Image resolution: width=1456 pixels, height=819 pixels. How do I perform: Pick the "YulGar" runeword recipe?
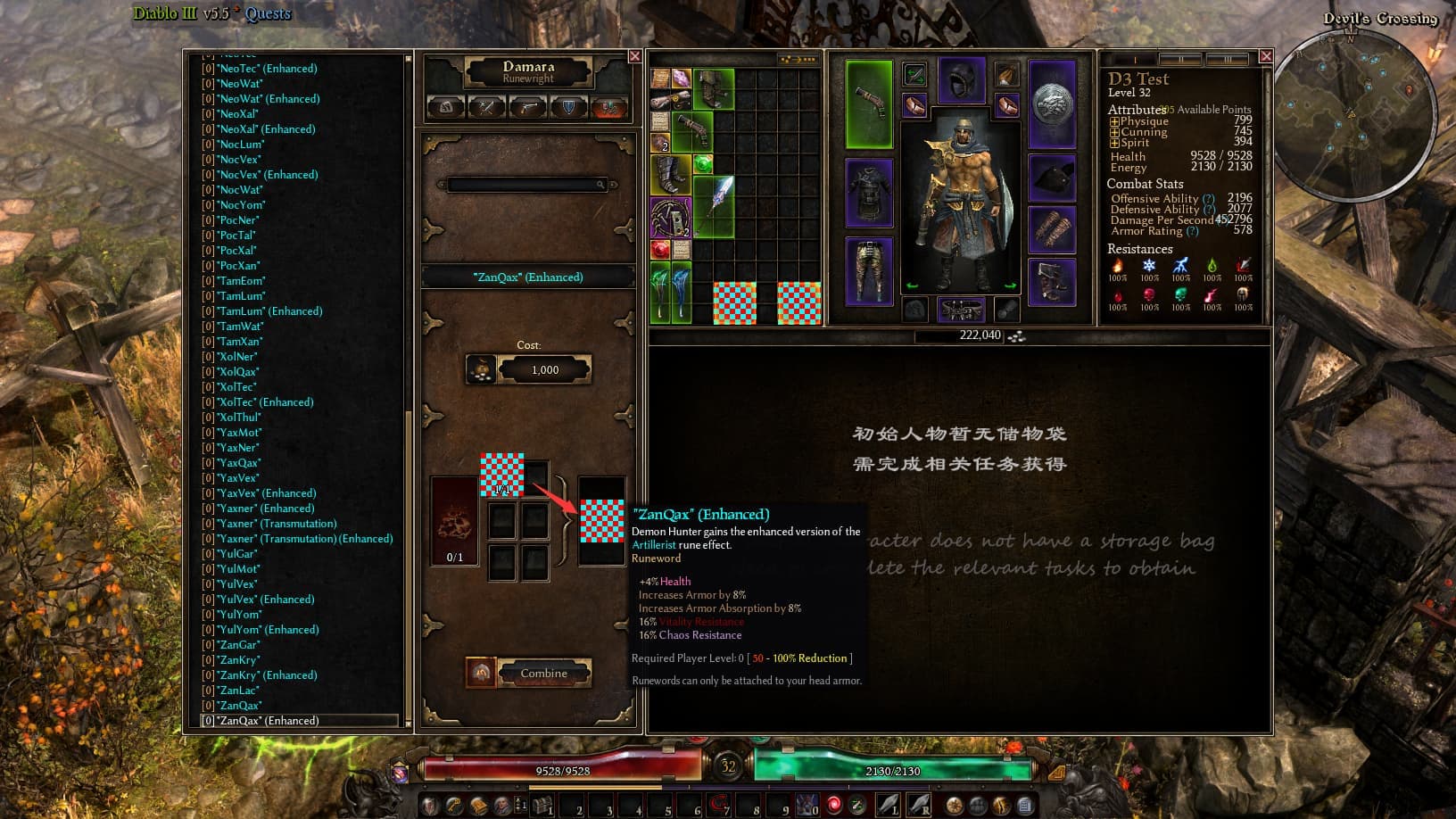(238, 554)
